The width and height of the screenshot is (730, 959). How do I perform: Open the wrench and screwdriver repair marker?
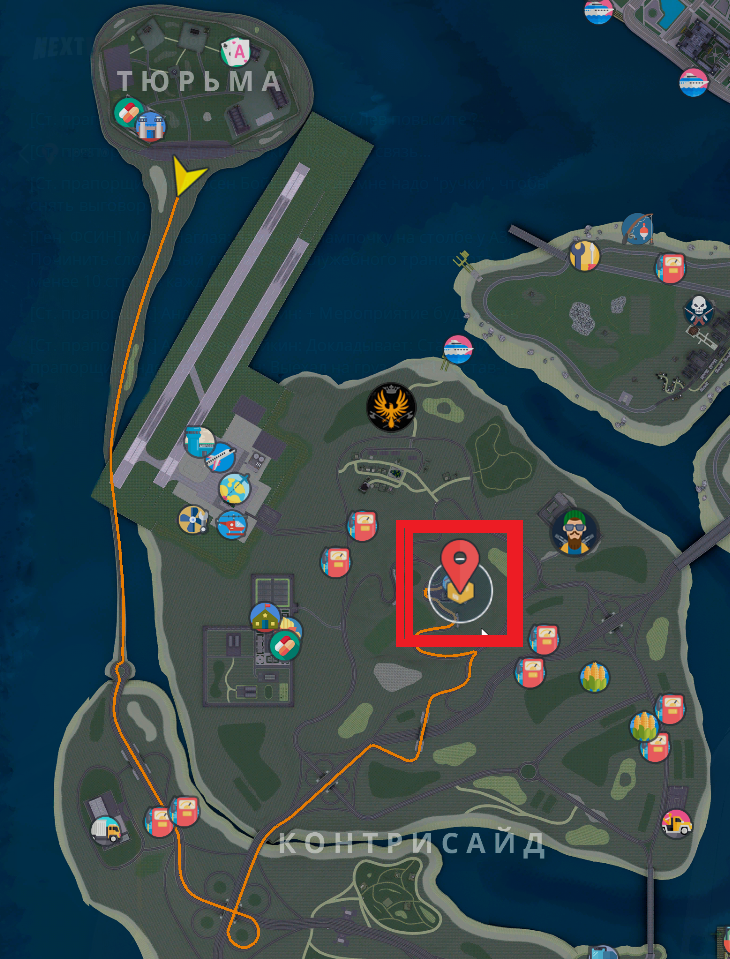click(584, 256)
